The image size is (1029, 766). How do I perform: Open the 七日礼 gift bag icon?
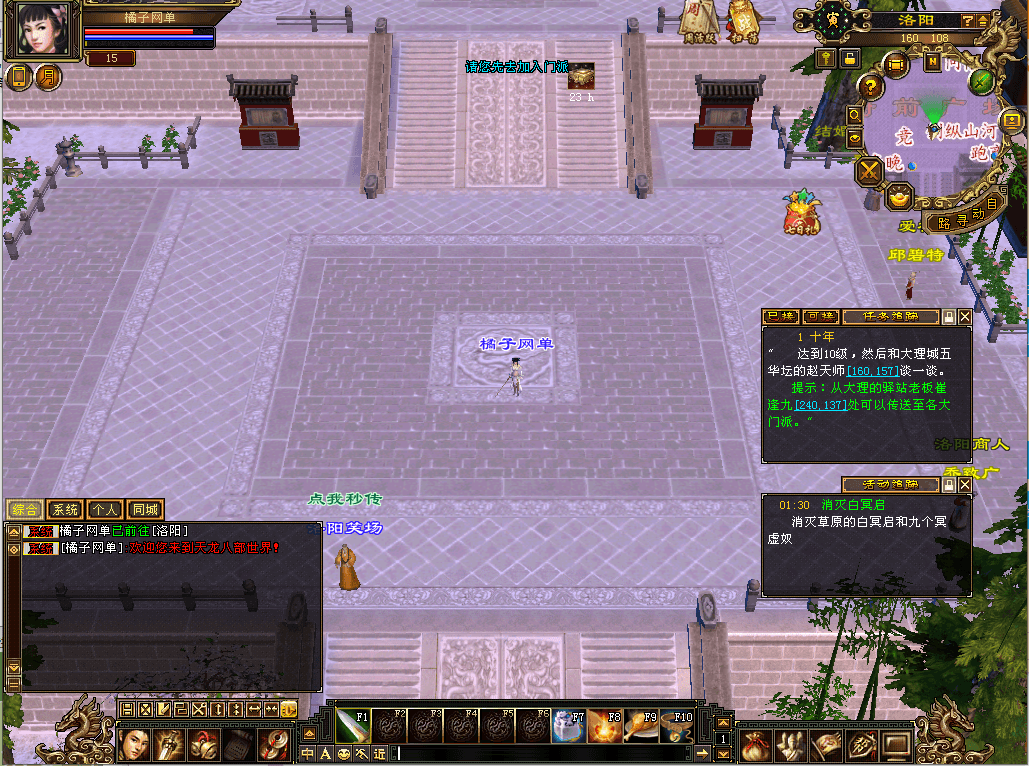click(801, 214)
